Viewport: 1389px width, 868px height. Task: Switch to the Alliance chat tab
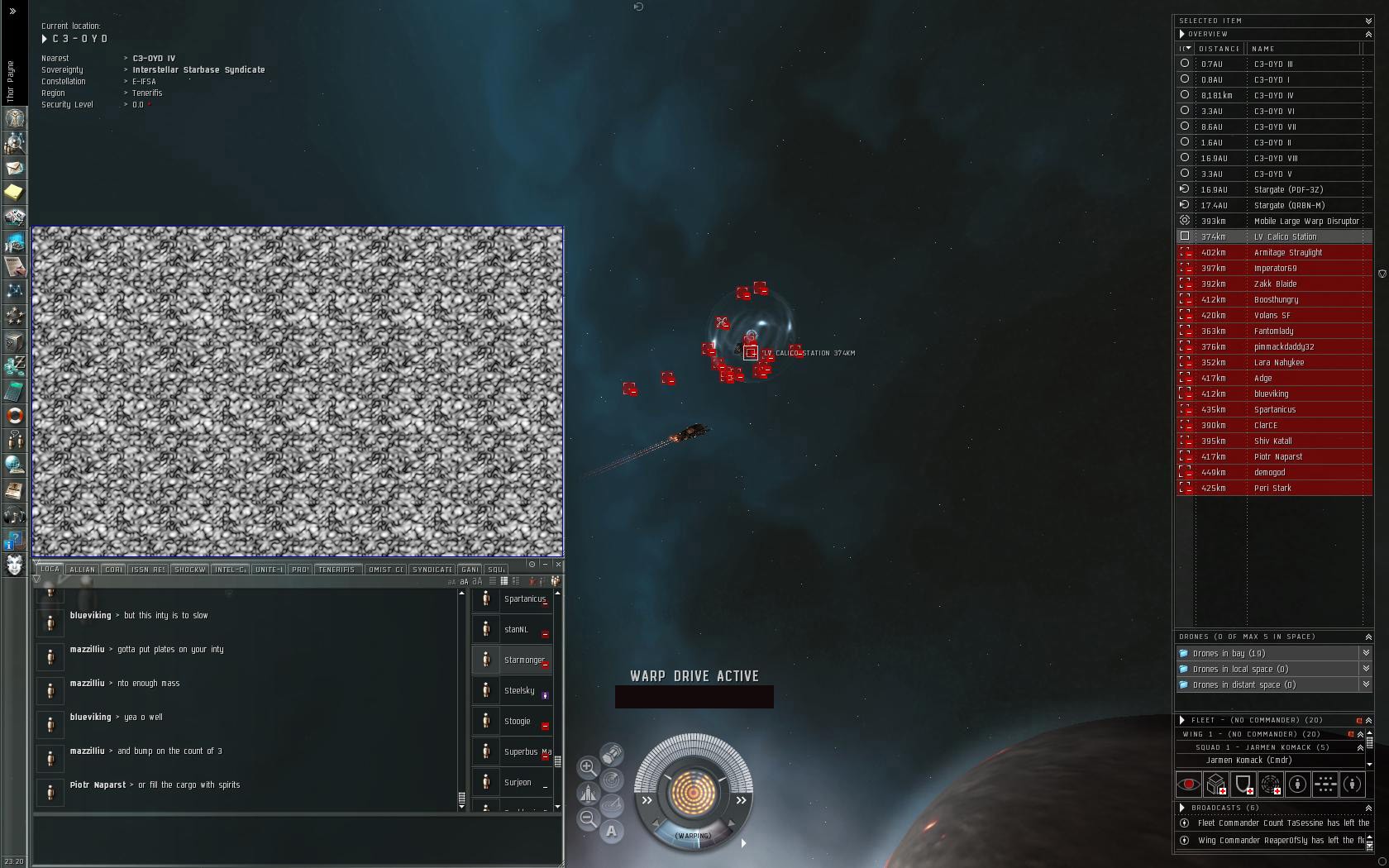[83, 570]
